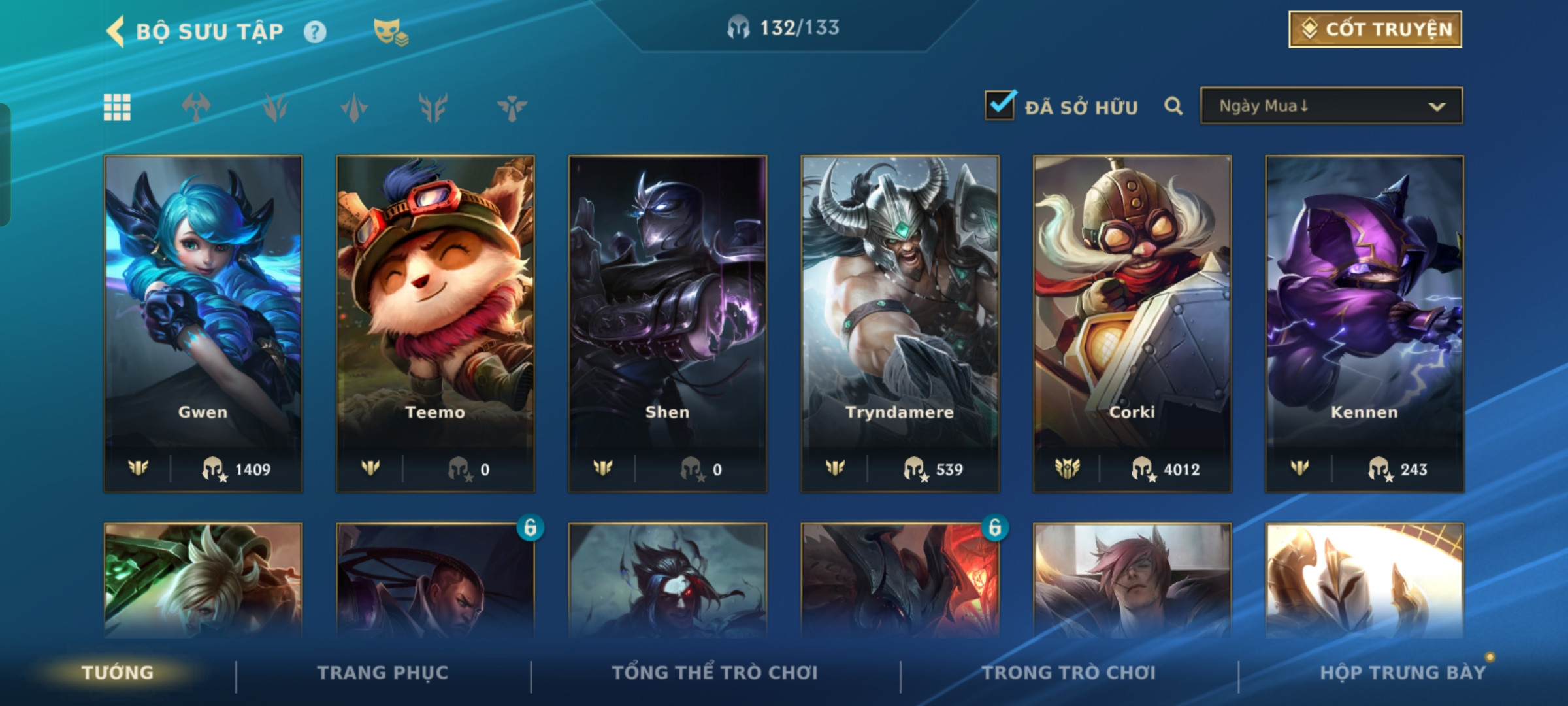Click the magnifying glass search icon
The width and height of the screenshot is (1568, 706).
point(1173,106)
